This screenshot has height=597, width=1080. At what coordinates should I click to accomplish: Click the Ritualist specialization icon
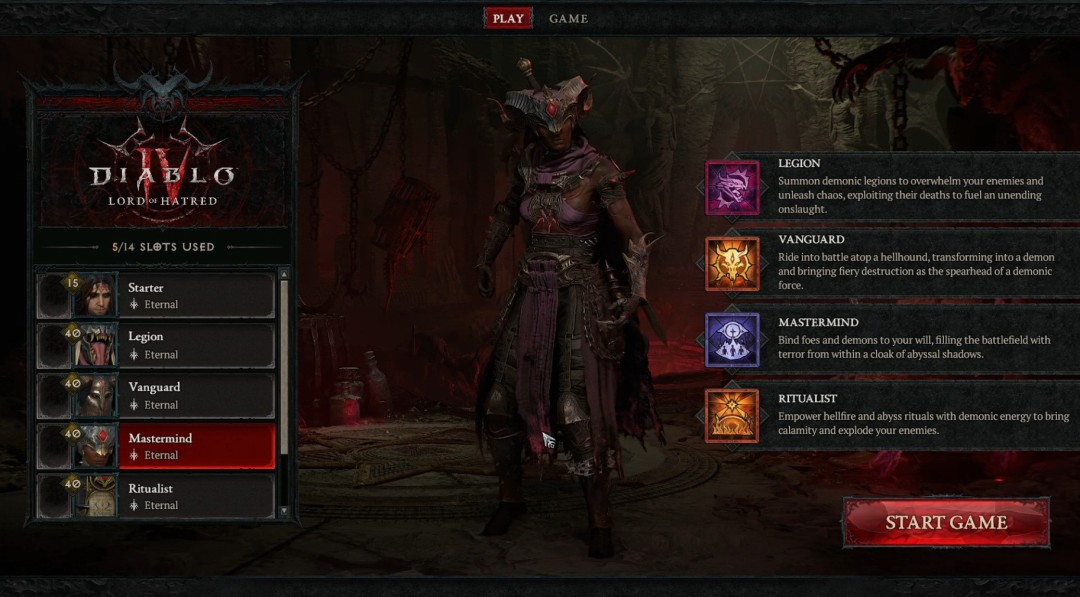pos(732,415)
